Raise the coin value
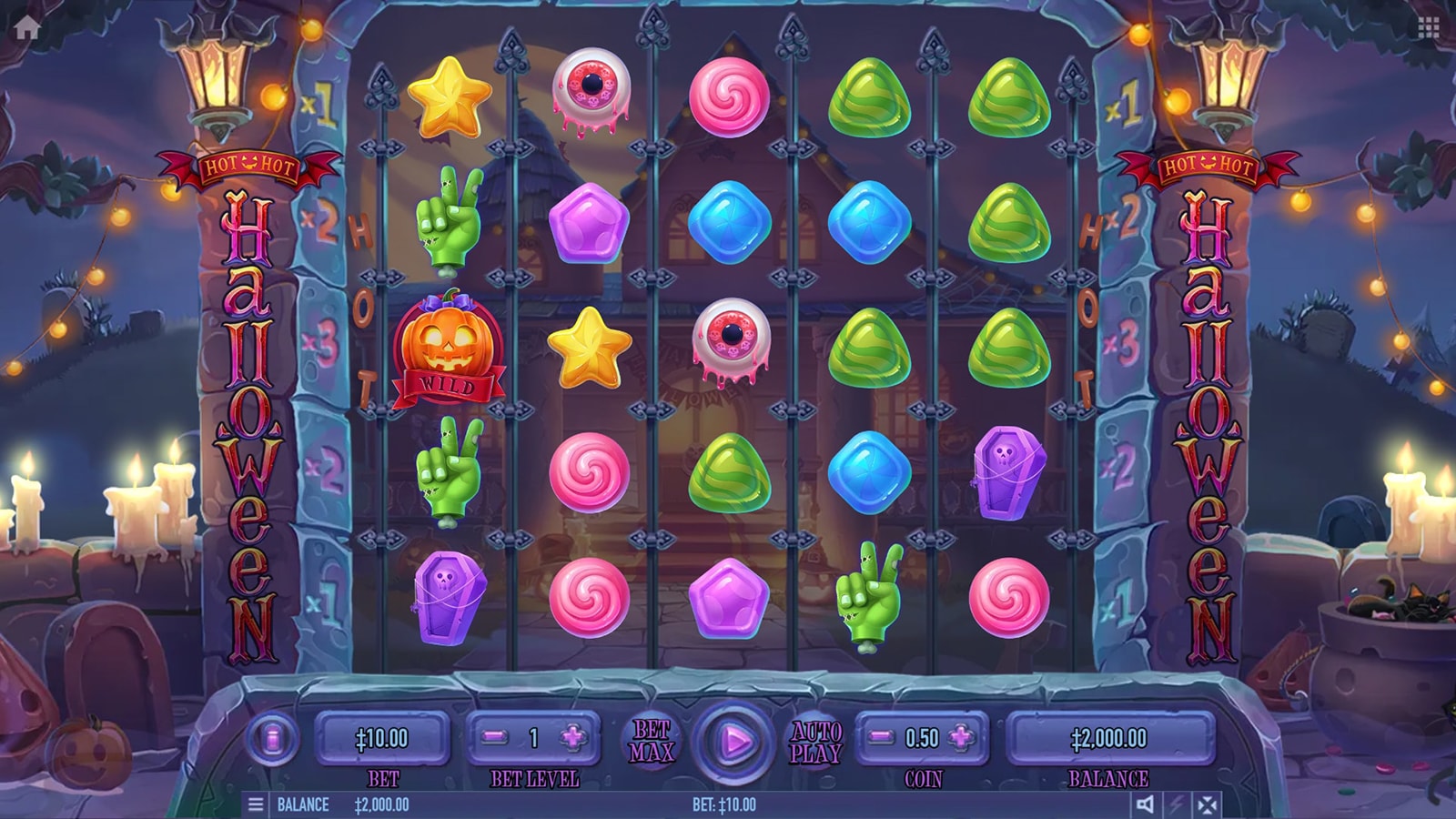The width and height of the screenshot is (1456, 819). pyautogui.click(x=960, y=737)
